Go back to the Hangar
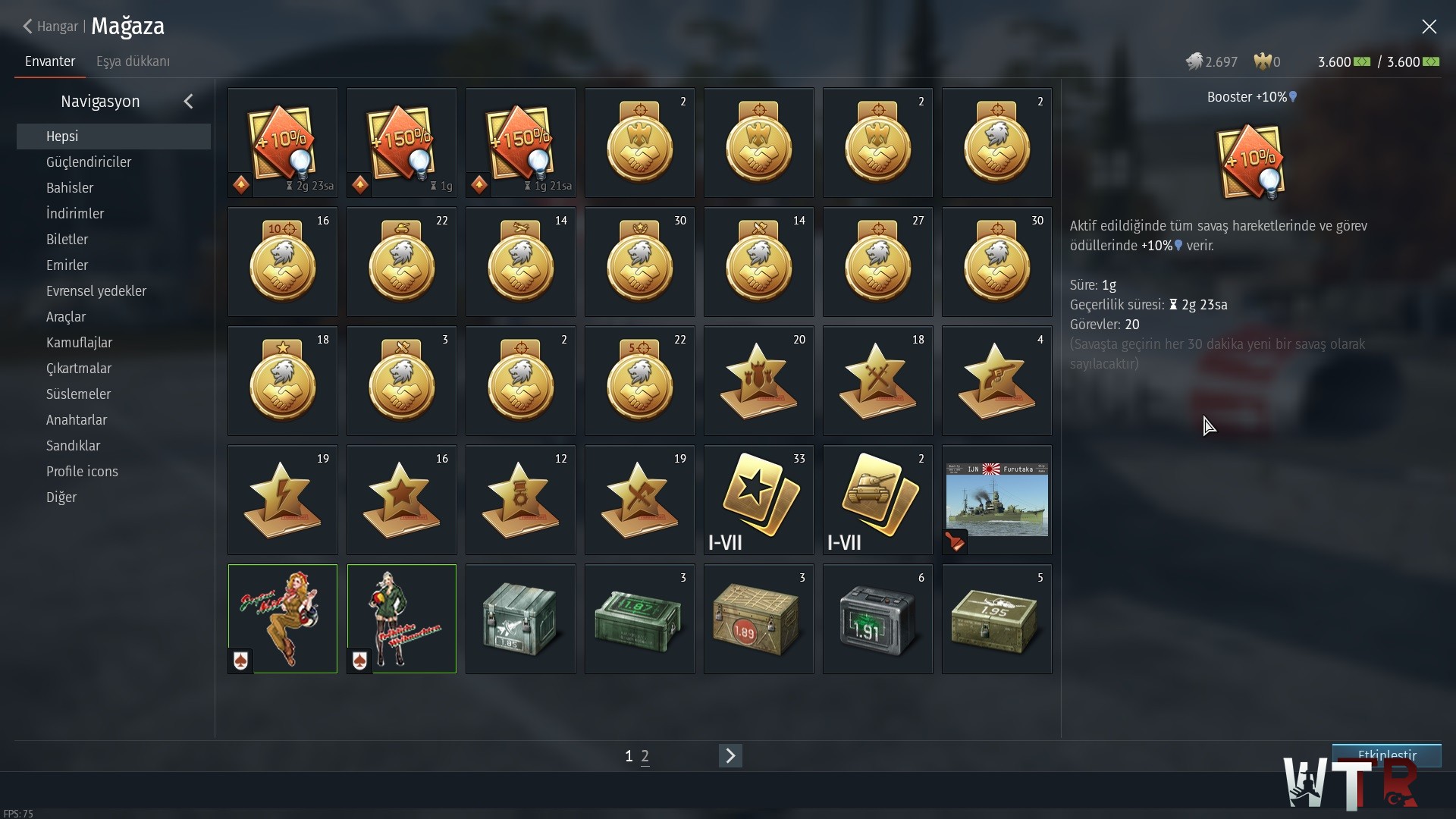The height and width of the screenshot is (819, 1456). (x=51, y=27)
